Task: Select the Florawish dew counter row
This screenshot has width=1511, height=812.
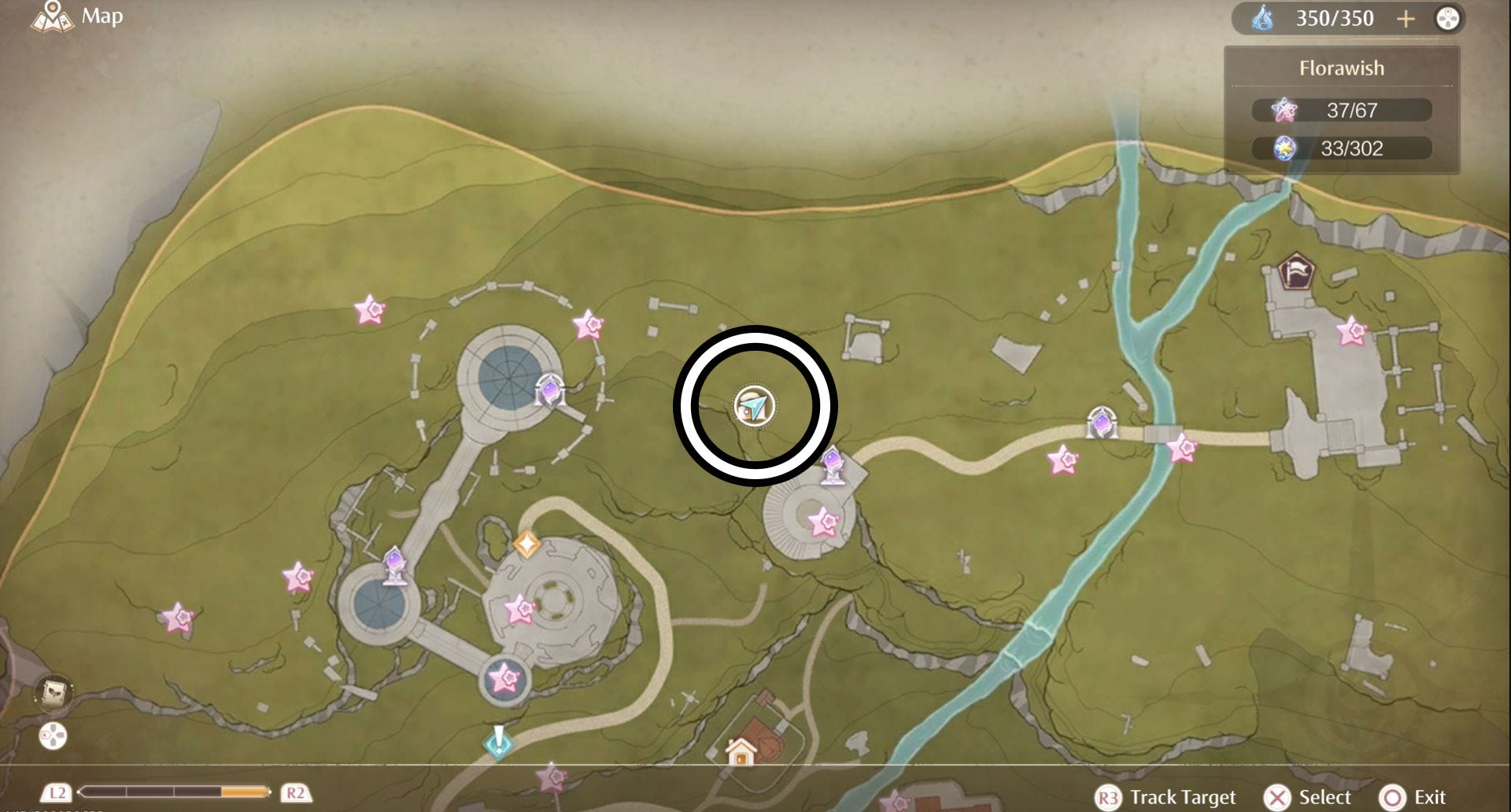Action: pyautogui.click(x=1342, y=148)
